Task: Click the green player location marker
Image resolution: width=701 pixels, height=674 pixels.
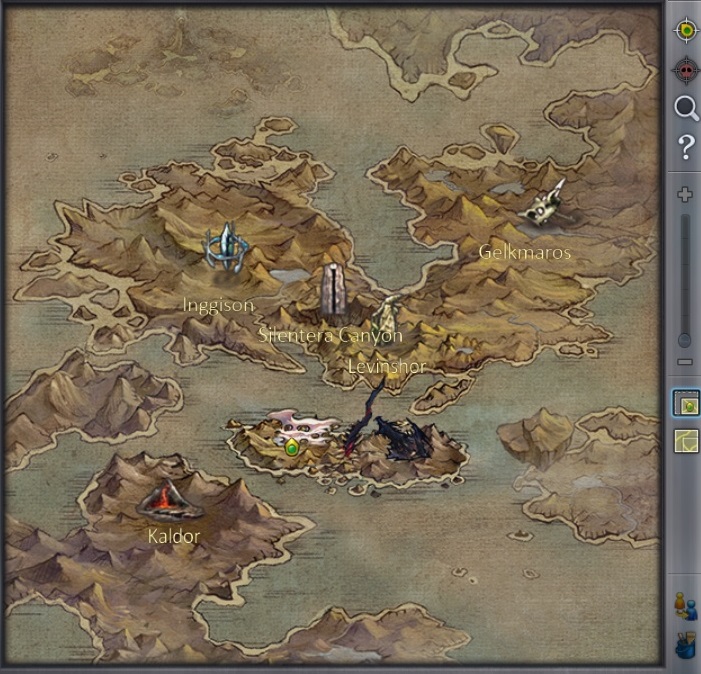Action: coord(292,447)
